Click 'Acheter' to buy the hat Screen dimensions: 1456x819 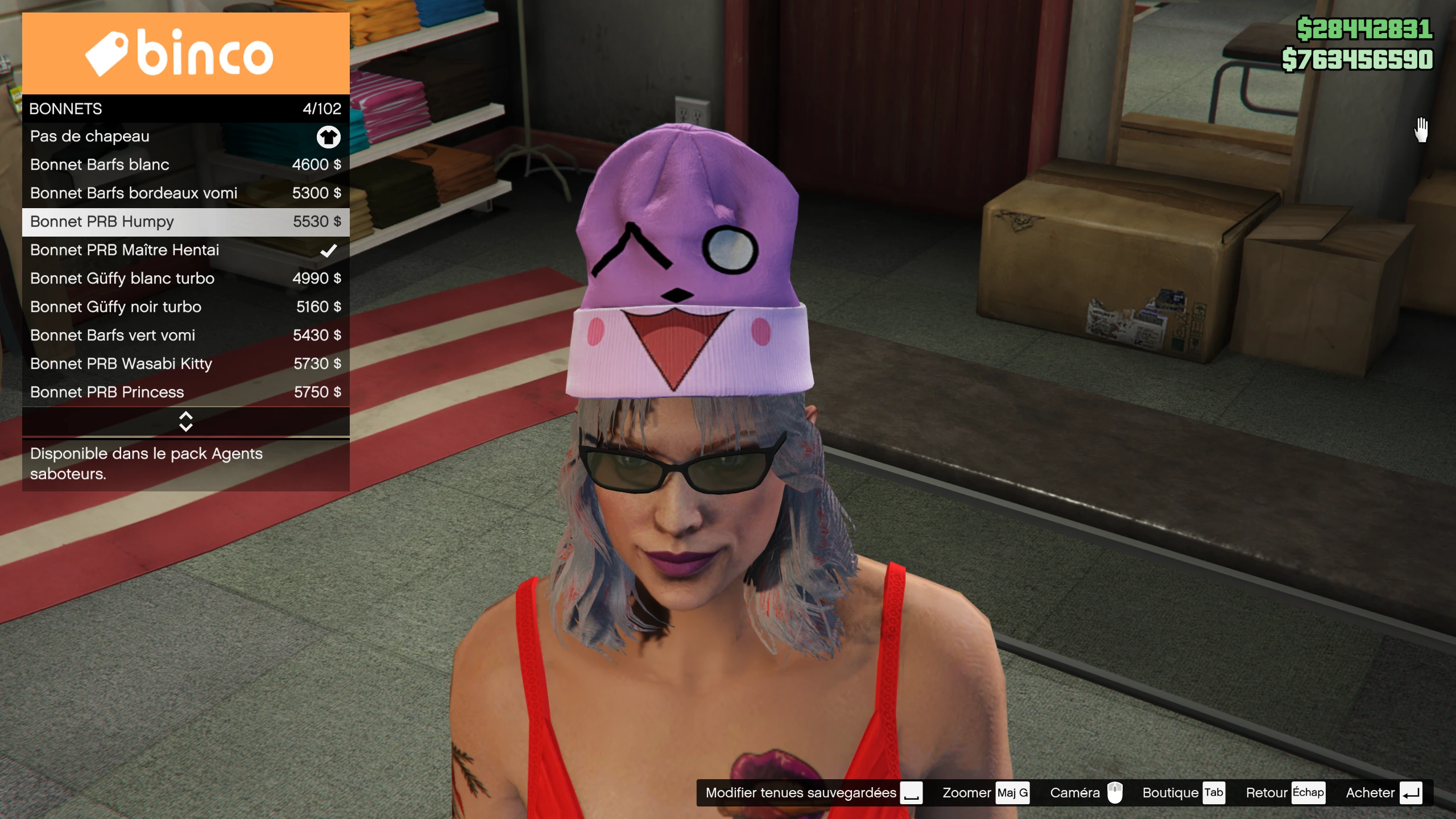[1383, 793]
